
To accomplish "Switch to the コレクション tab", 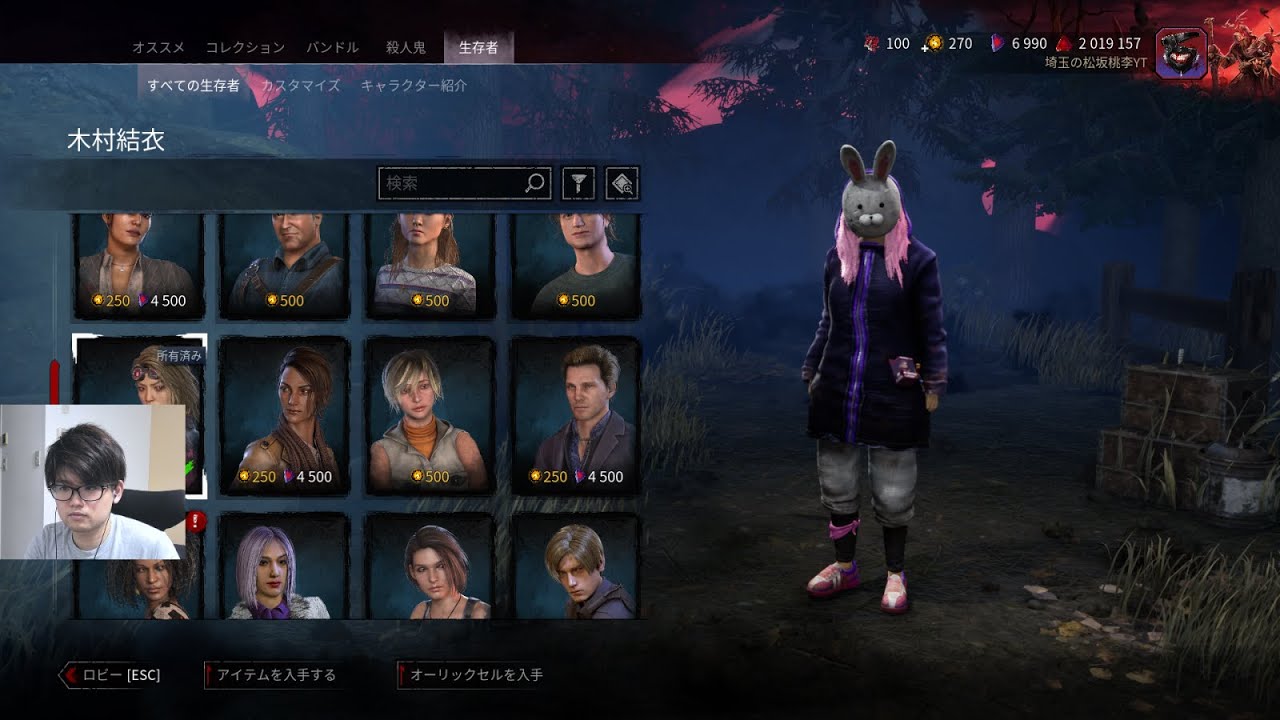I will tap(245, 47).
